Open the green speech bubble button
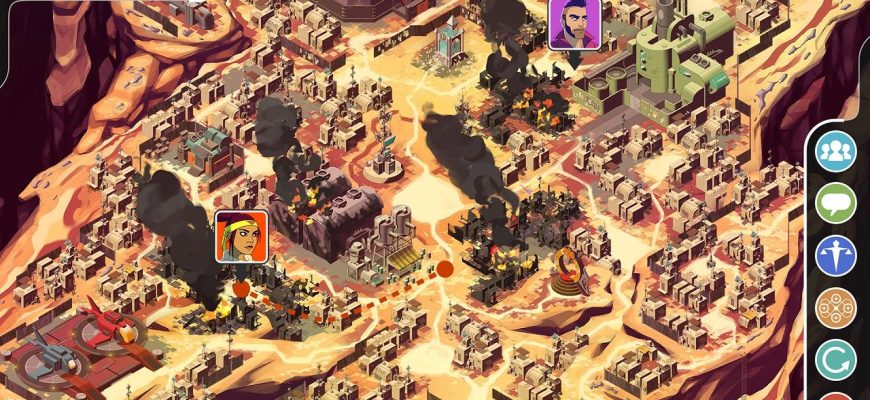This screenshot has height=400, width=870. click(x=836, y=203)
